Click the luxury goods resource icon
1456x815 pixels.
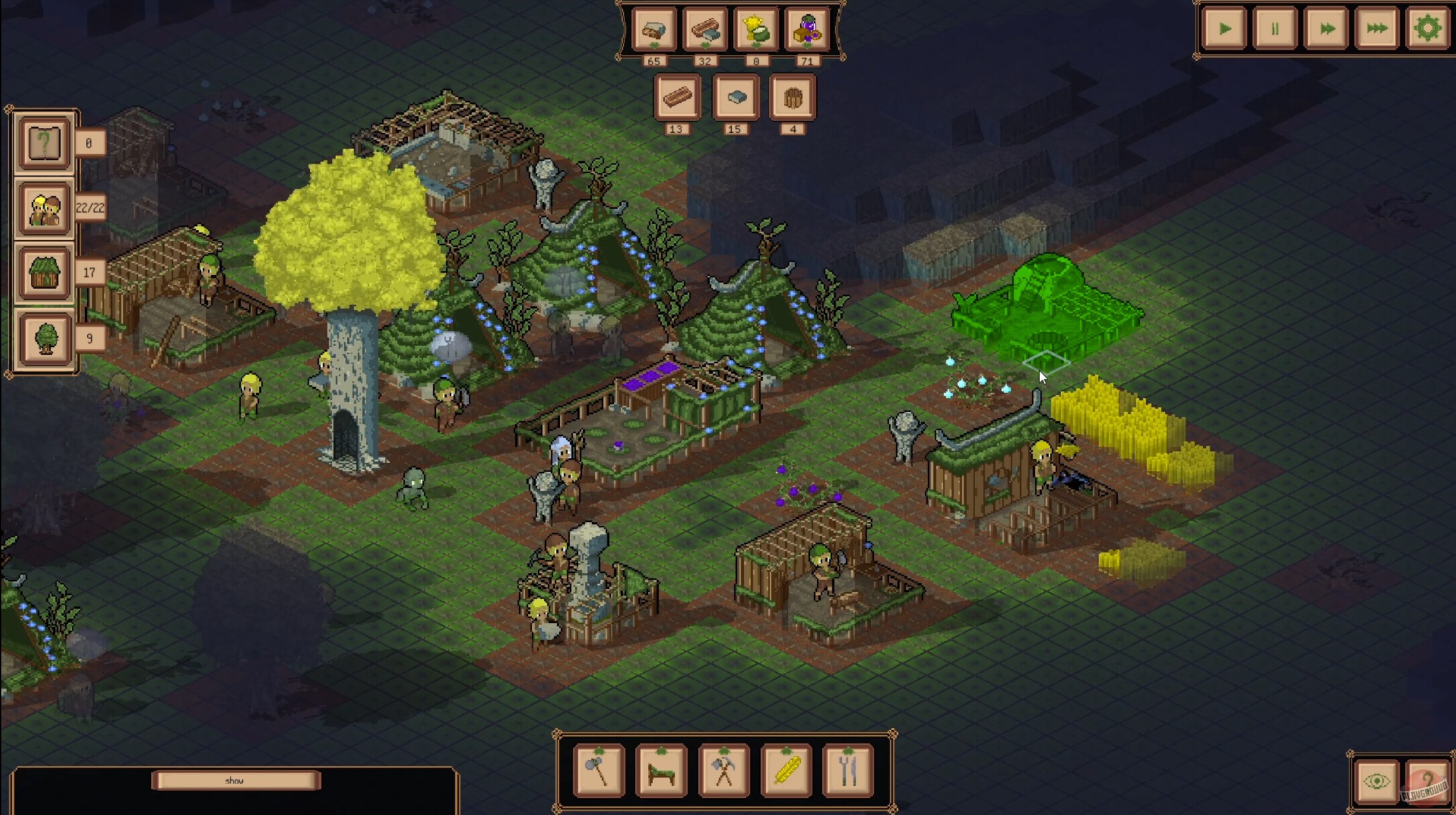pos(808,30)
